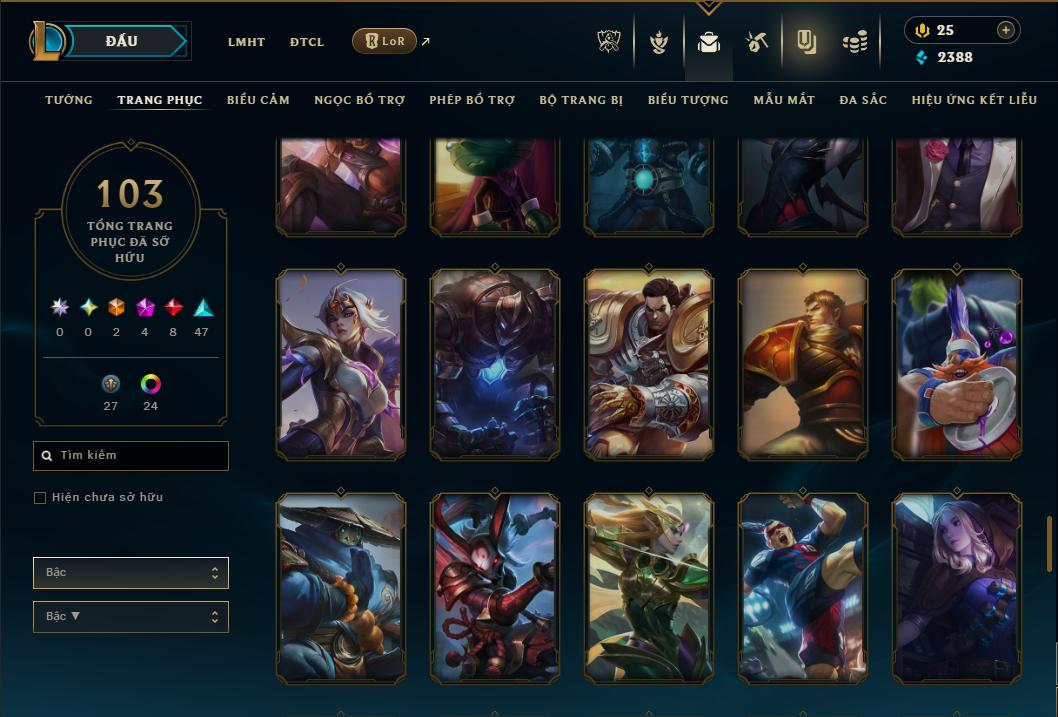1058x717 pixels.
Task: Select the ĐA SẮC tab
Action: [x=863, y=100]
